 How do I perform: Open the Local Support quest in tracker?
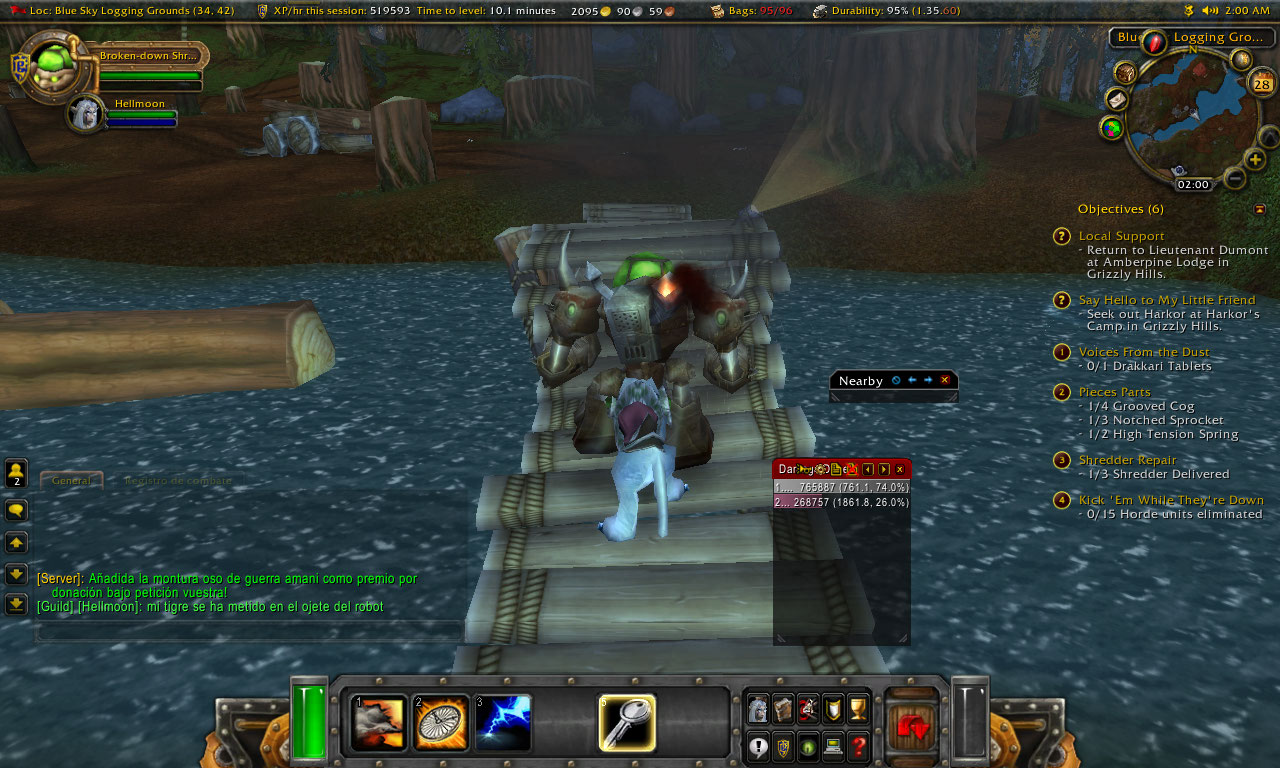tap(1121, 236)
